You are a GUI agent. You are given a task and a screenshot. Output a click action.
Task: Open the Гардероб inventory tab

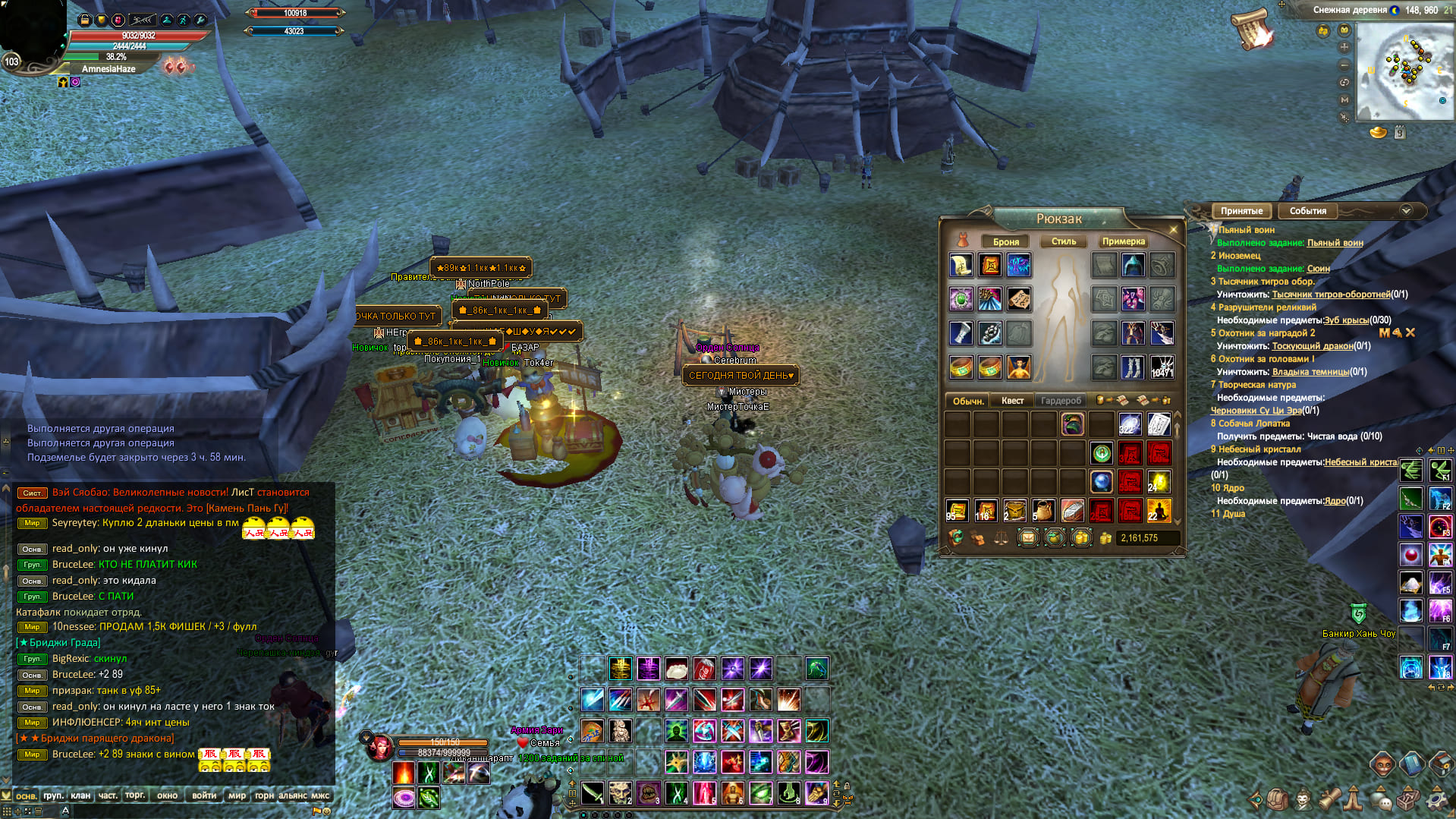[x=1061, y=401]
